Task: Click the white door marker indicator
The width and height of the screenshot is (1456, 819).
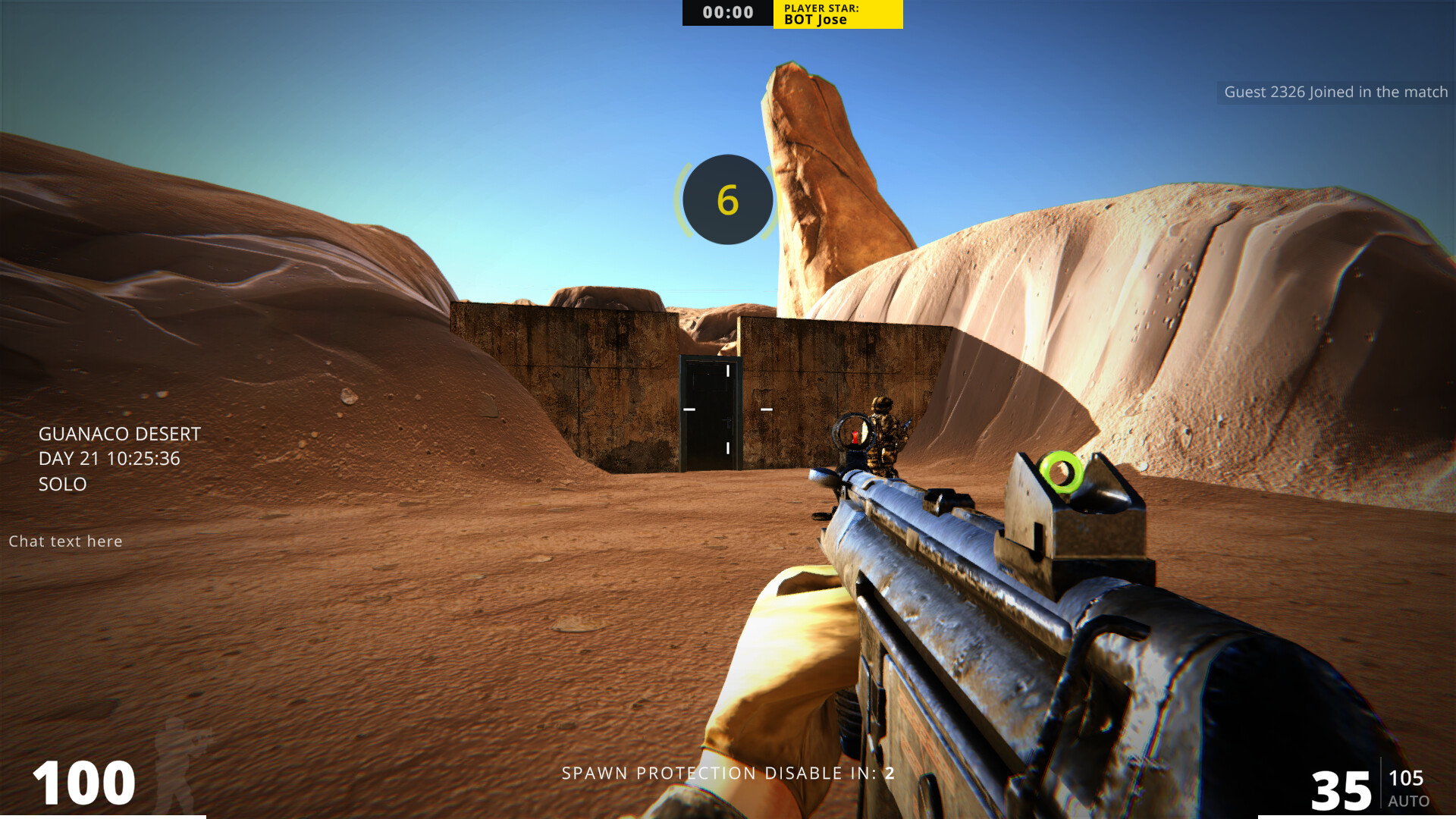Action: coord(728,370)
